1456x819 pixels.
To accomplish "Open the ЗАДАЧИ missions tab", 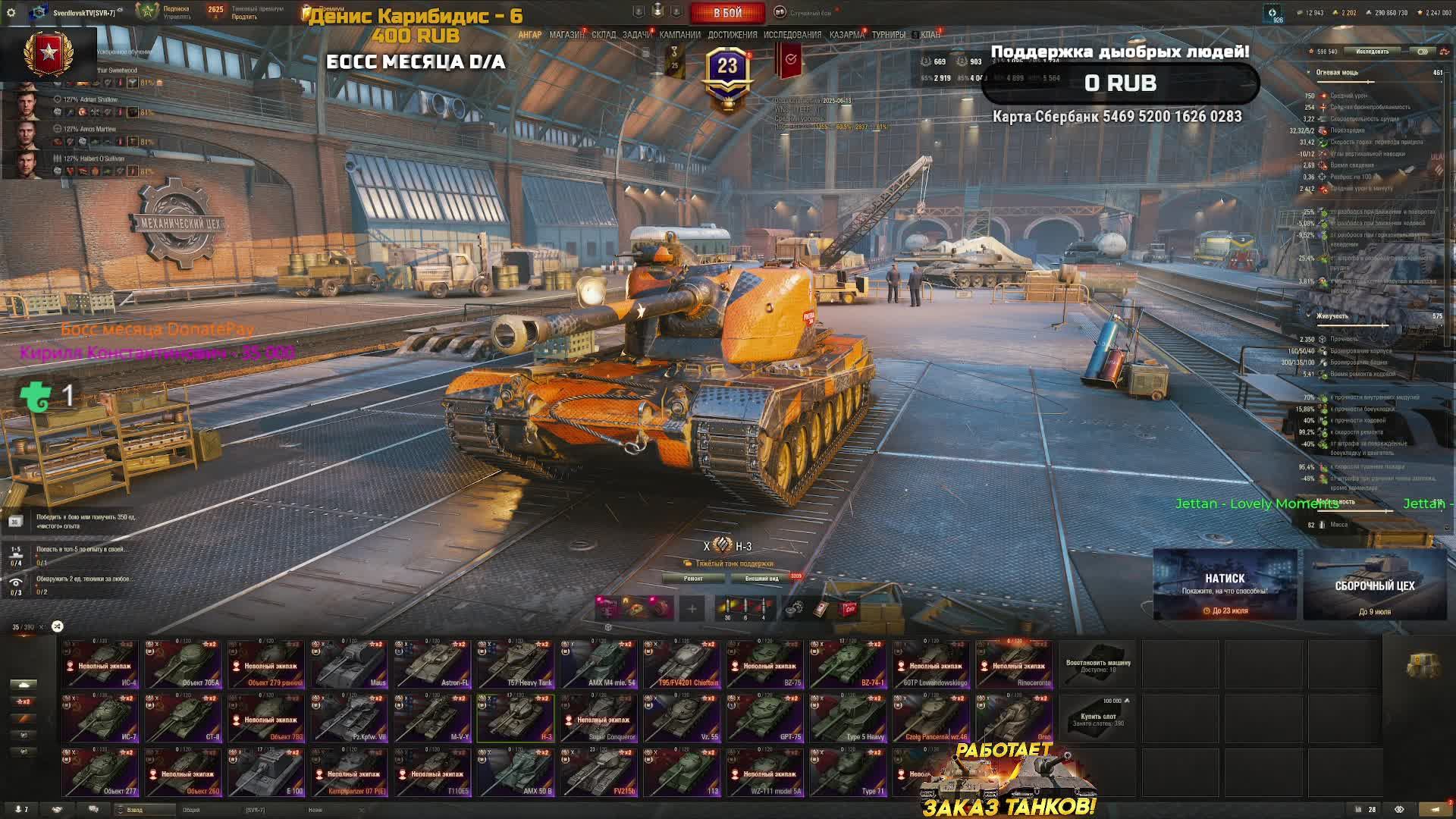I will (x=636, y=35).
